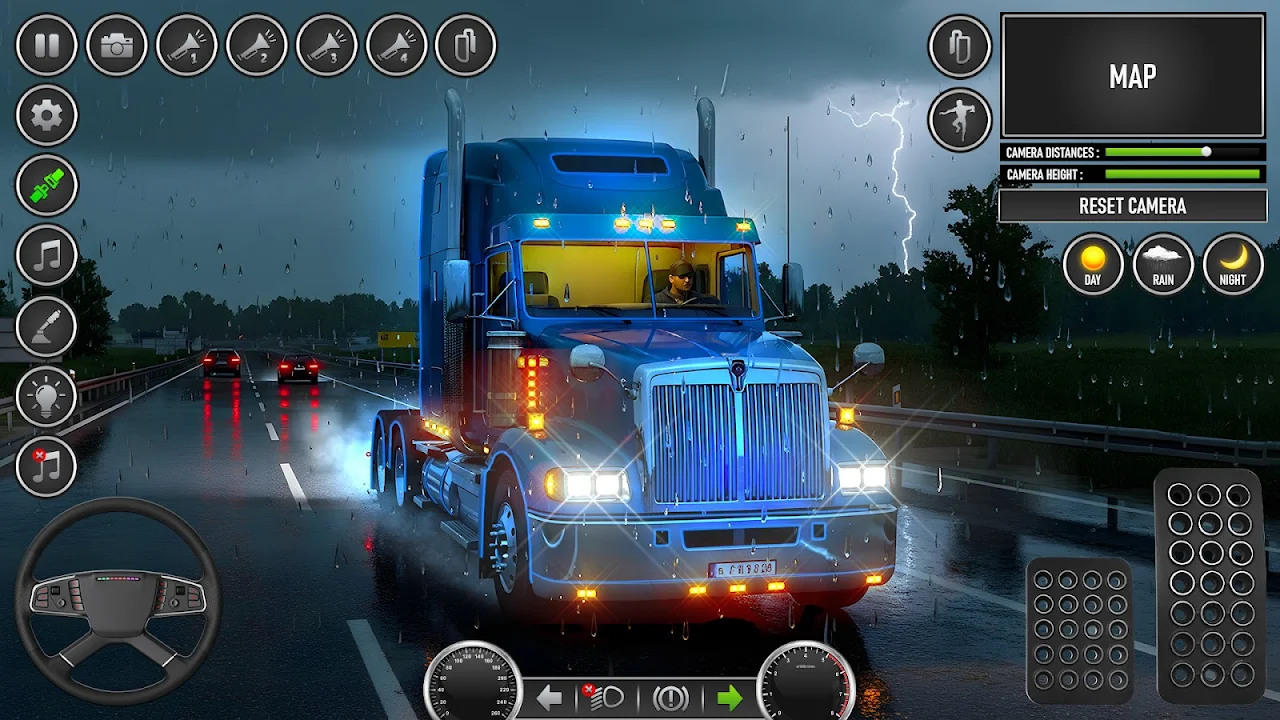This screenshot has height=720, width=1280.
Task: Take a screenshot with the camera button
Action: coord(116,45)
